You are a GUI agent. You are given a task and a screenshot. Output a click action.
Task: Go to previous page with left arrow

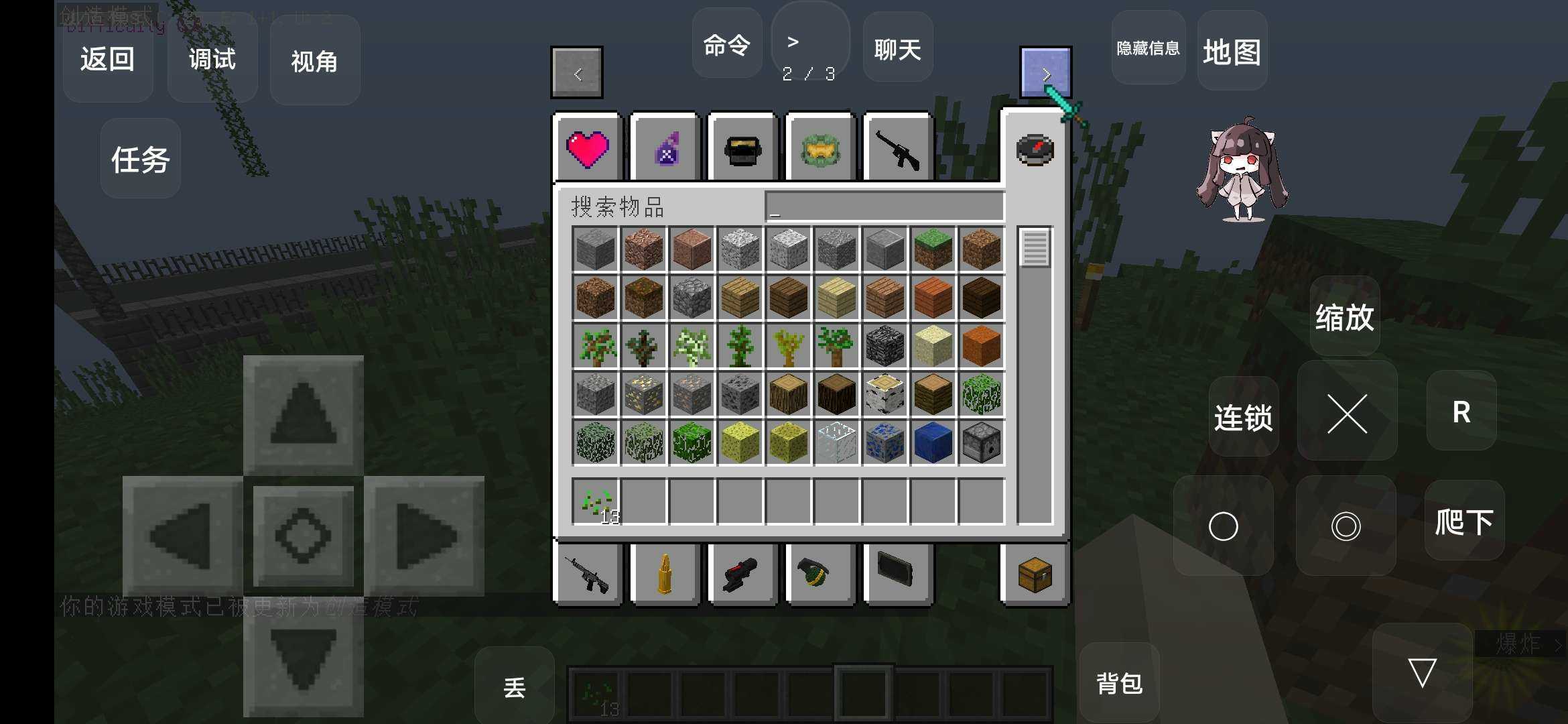576,72
